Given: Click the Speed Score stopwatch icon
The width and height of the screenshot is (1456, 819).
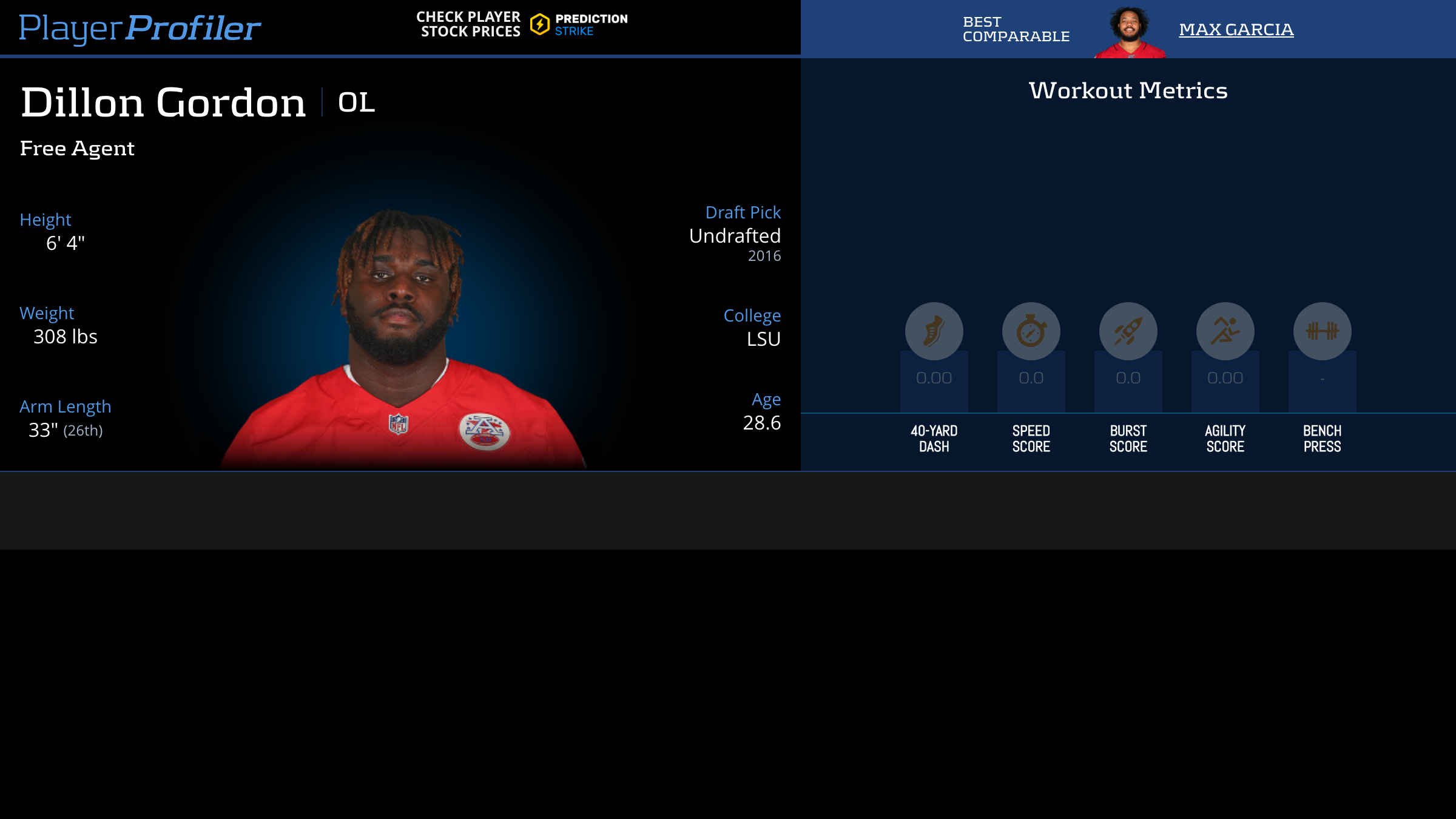Looking at the screenshot, I should point(1031,331).
